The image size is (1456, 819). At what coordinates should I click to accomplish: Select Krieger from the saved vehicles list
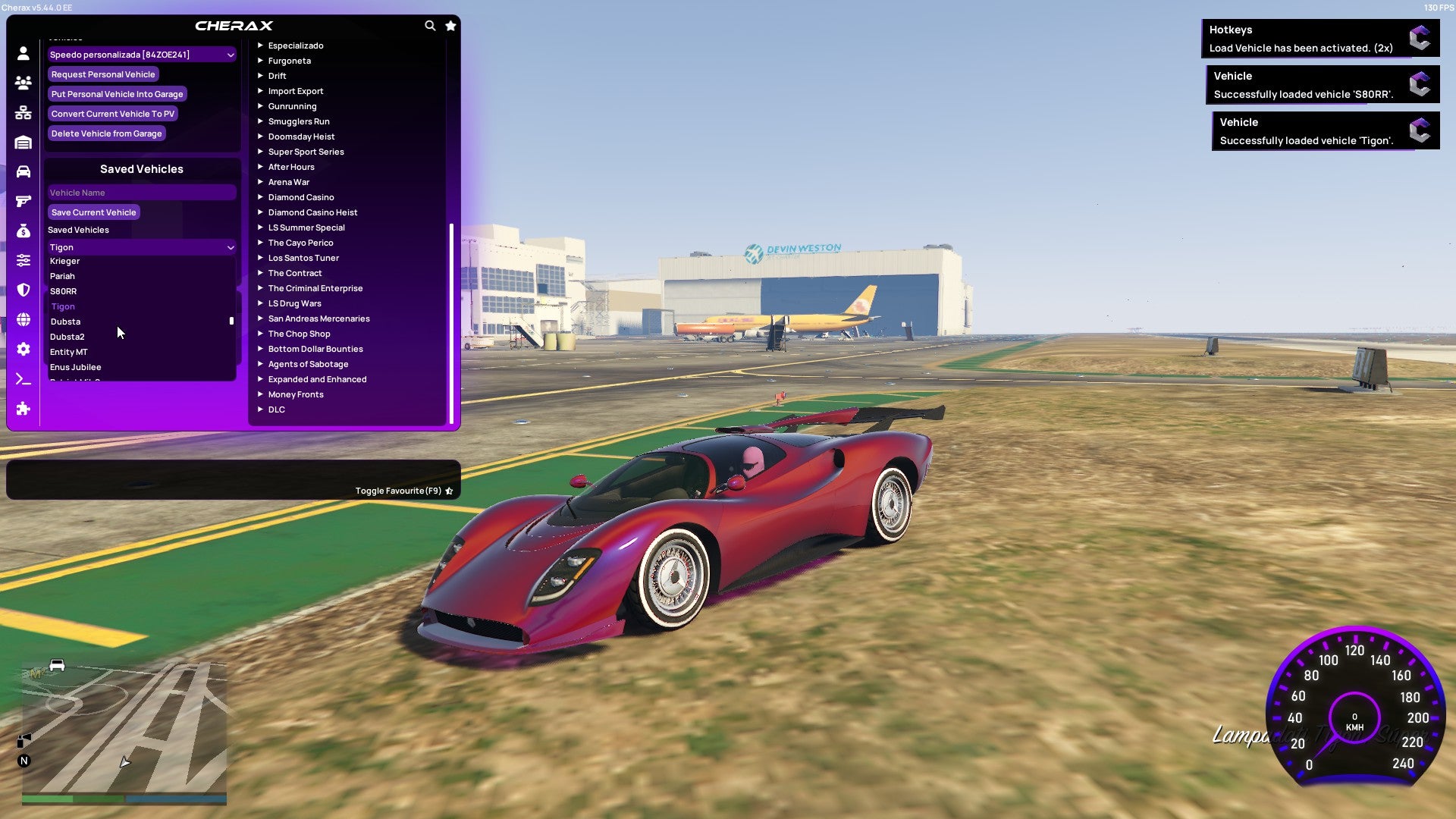(x=65, y=260)
